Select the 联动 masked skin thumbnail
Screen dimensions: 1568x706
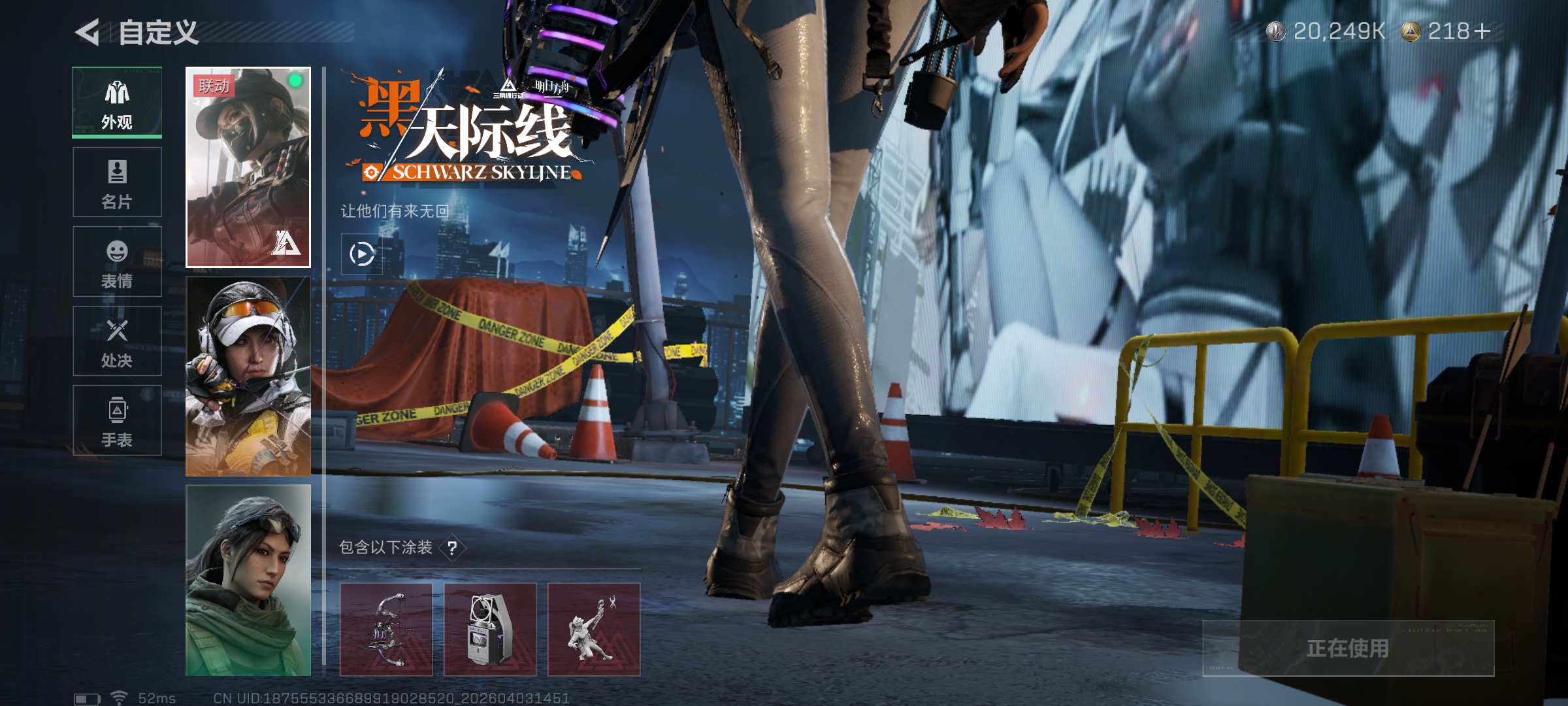click(x=248, y=167)
